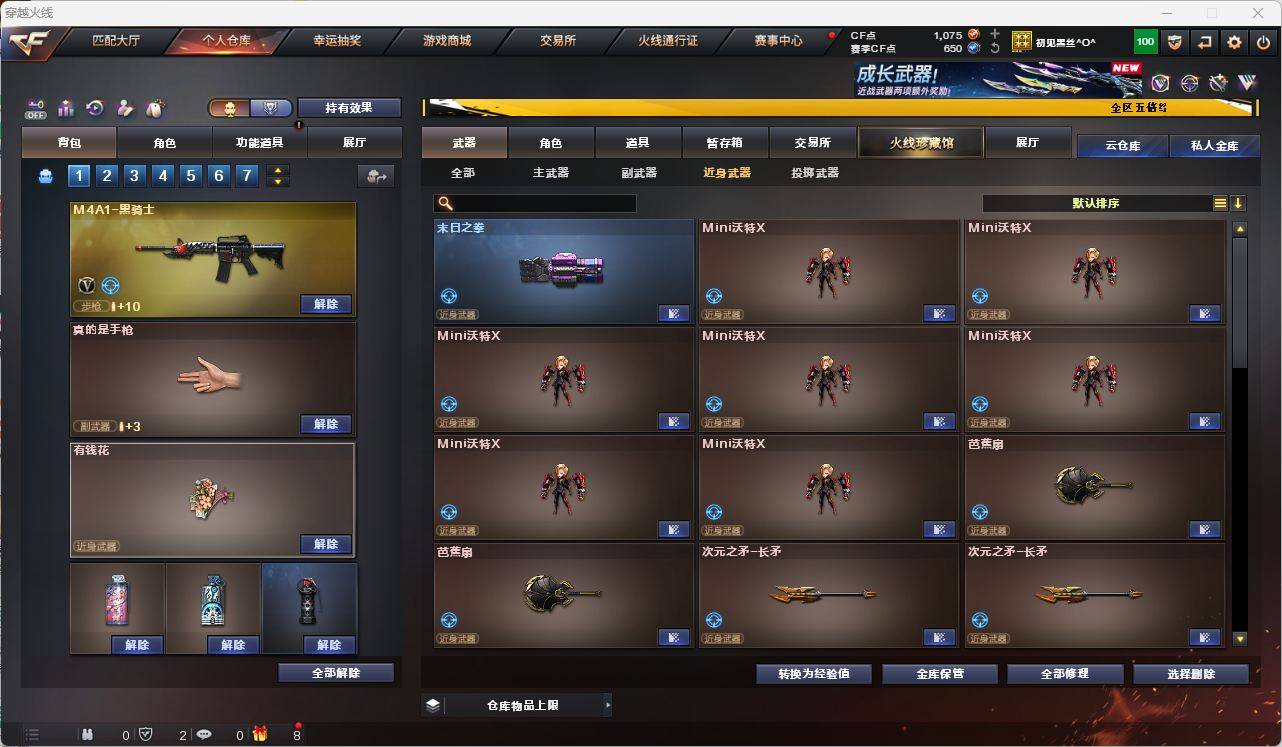Expand the 仓库物品上限 panel arrow
The width and height of the screenshot is (1282, 747).
click(x=608, y=704)
